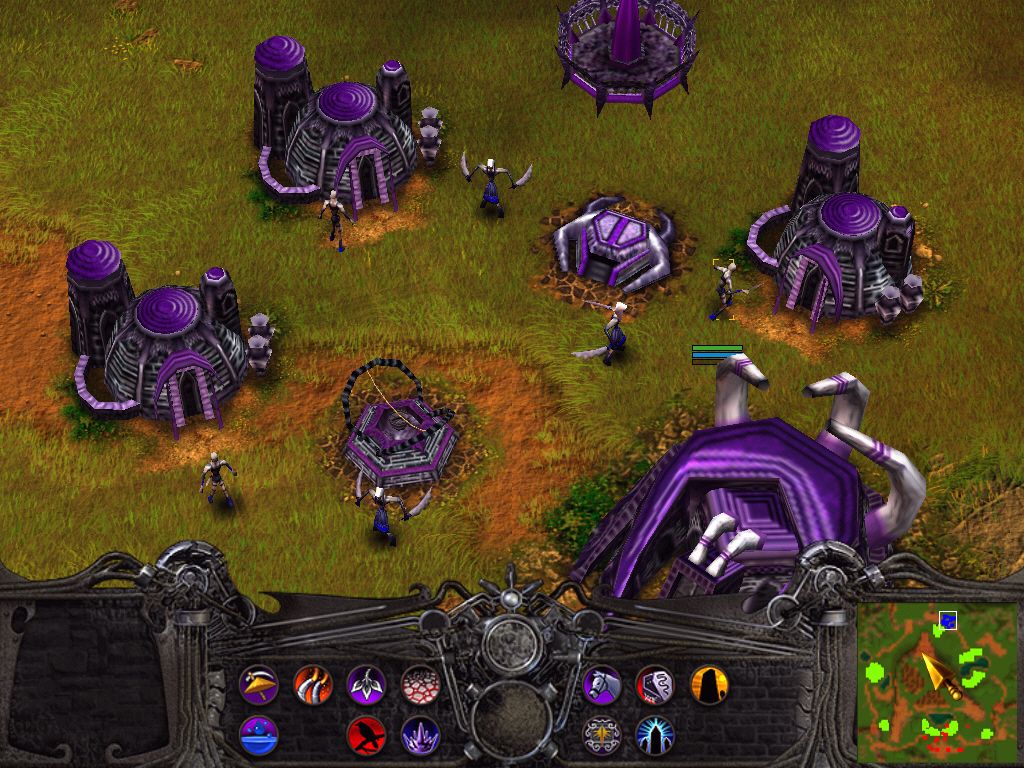Select the blue water pool icon
The image size is (1024, 768).
coord(259,736)
